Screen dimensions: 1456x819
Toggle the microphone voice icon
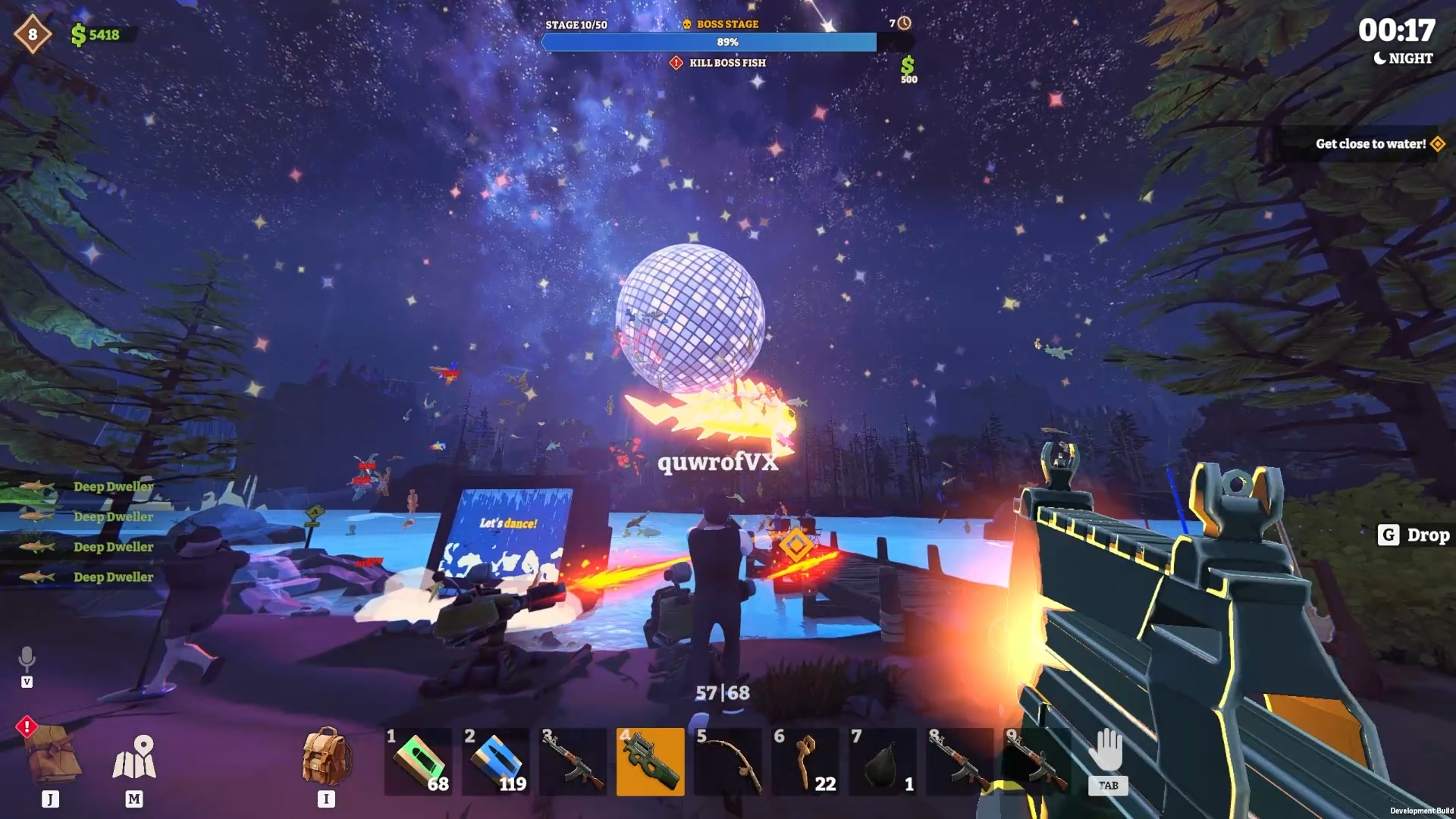pyautogui.click(x=27, y=659)
